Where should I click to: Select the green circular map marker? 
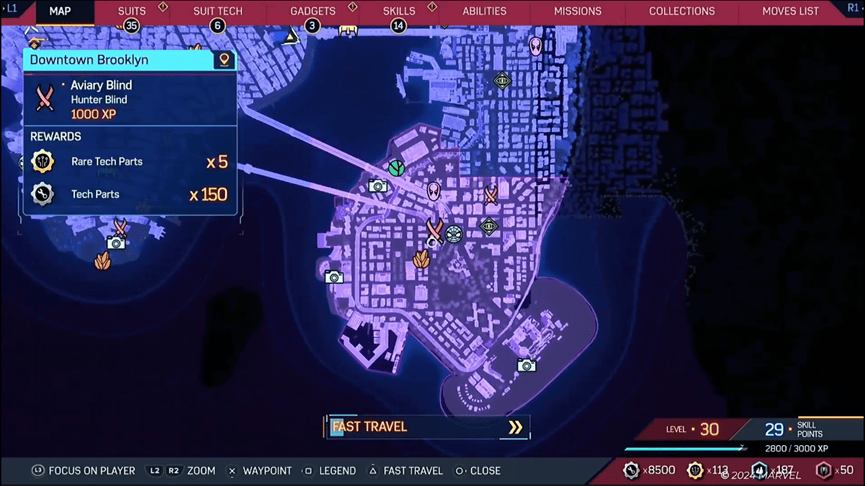coord(396,167)
